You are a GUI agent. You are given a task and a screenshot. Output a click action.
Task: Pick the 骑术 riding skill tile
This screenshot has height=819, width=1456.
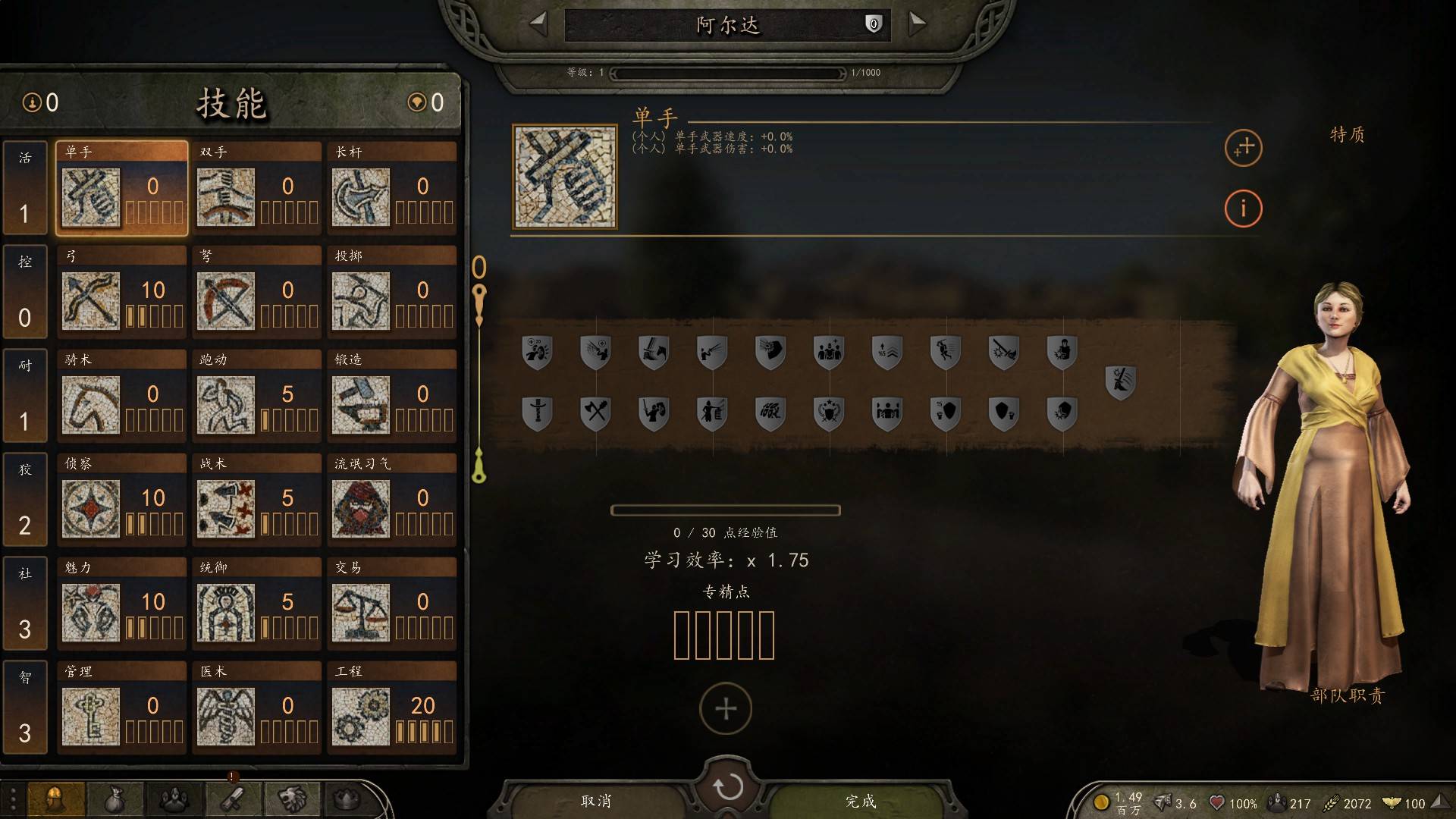[121, 396]
